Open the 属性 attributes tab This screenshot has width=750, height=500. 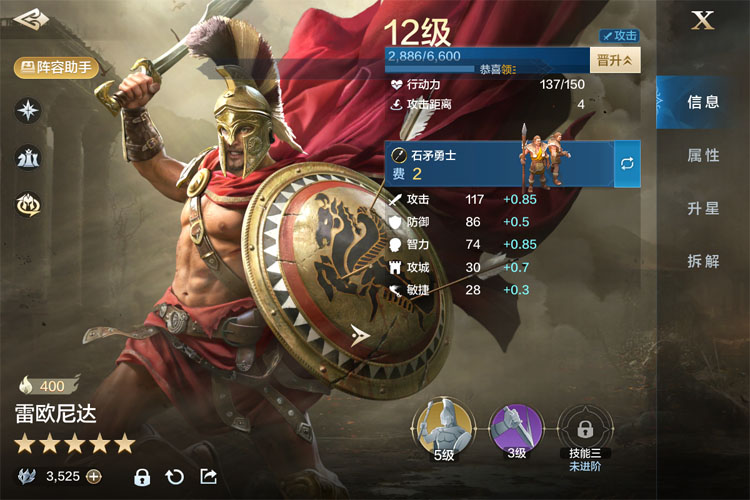pos(703,155)
